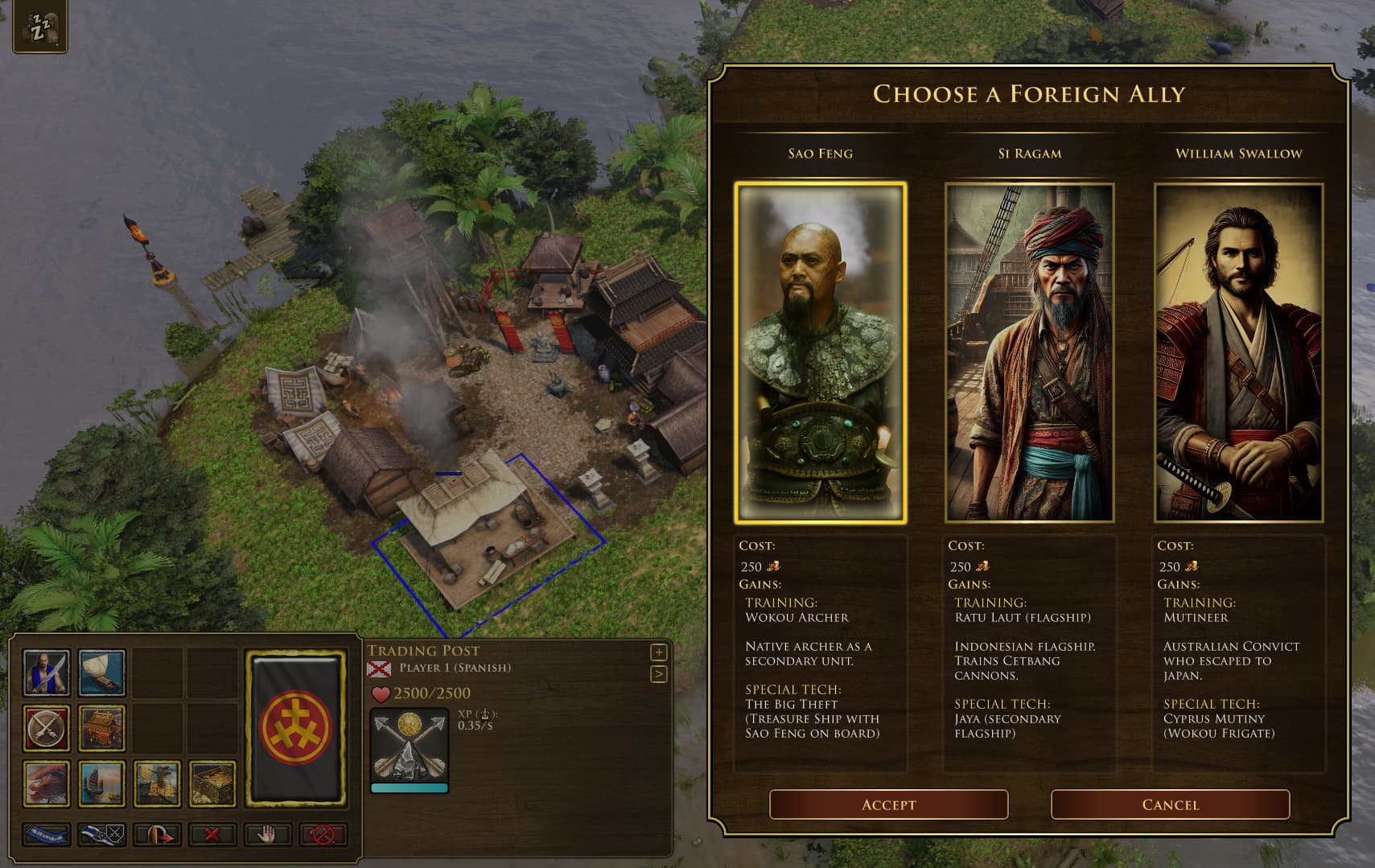Expand Trading Post details with plus button

pyautogui.click(x=658, y=652)
